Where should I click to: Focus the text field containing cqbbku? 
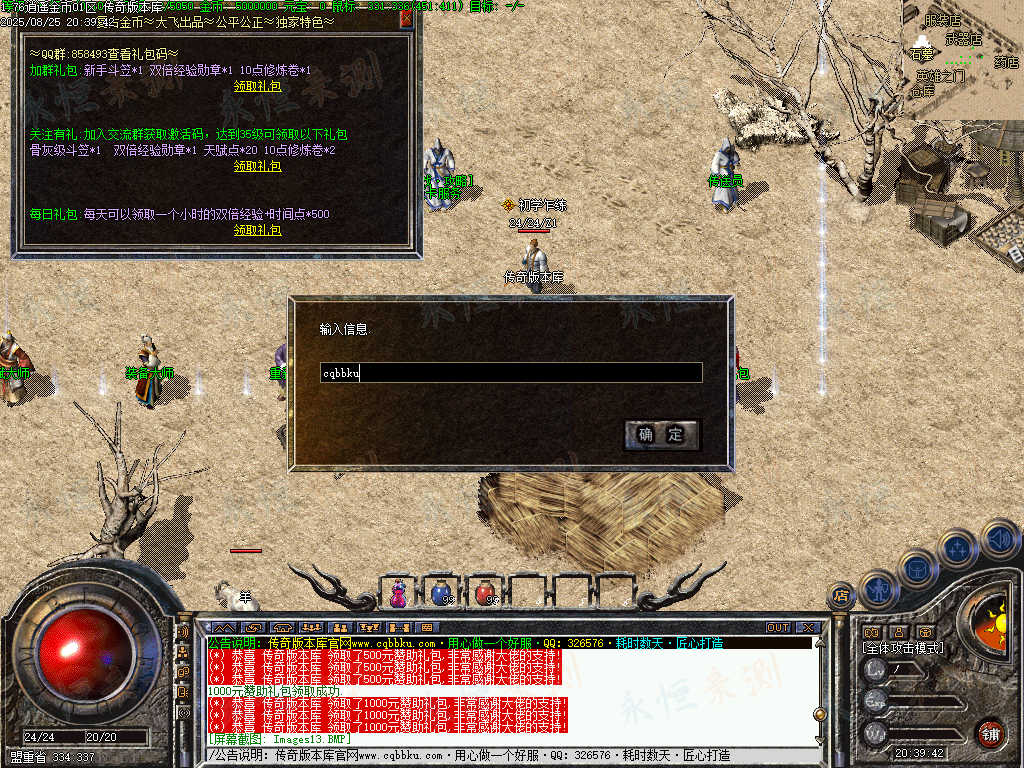[510, 373]
